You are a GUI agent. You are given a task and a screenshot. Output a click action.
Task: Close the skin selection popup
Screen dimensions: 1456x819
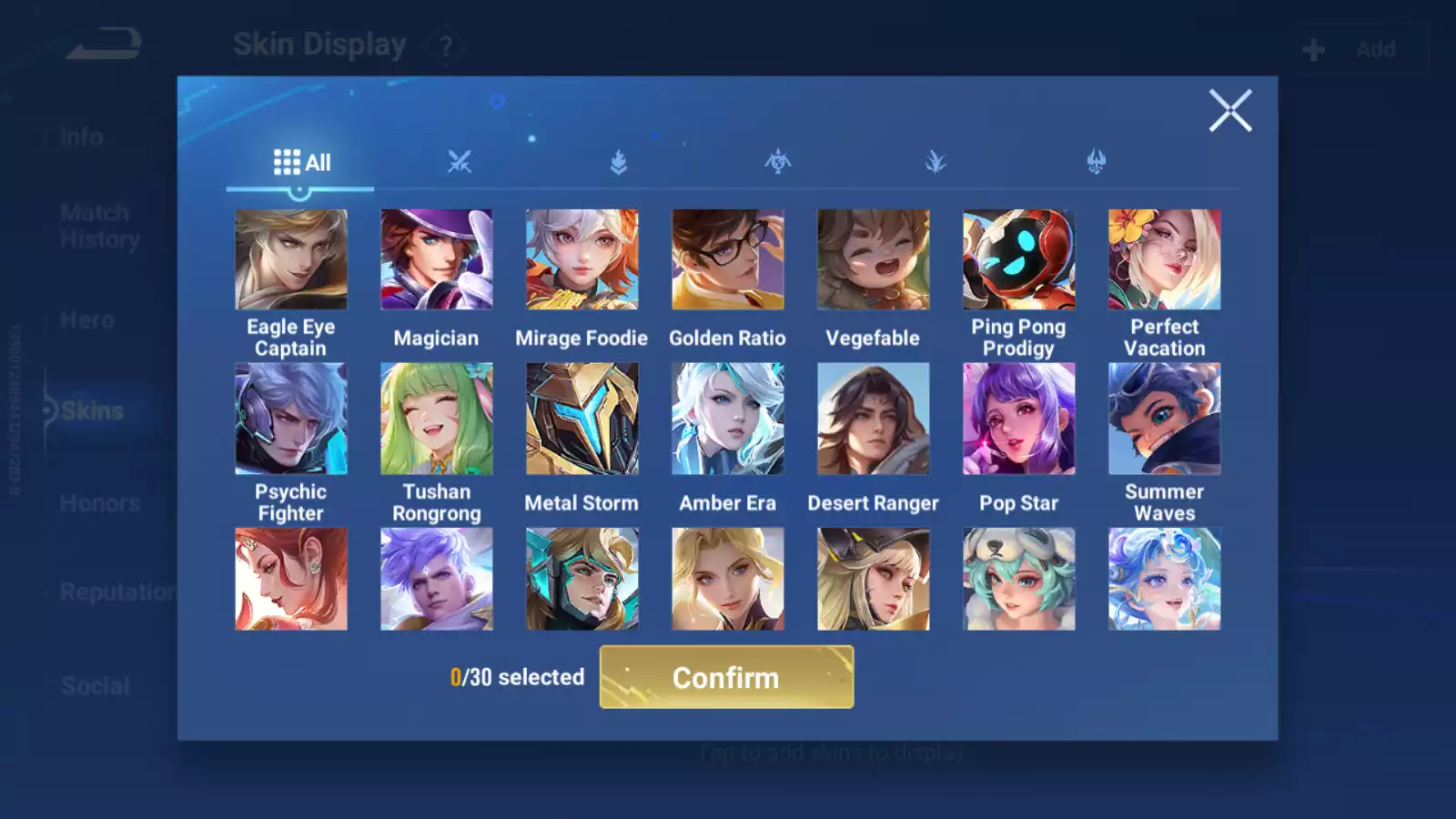coord(1230,111)
